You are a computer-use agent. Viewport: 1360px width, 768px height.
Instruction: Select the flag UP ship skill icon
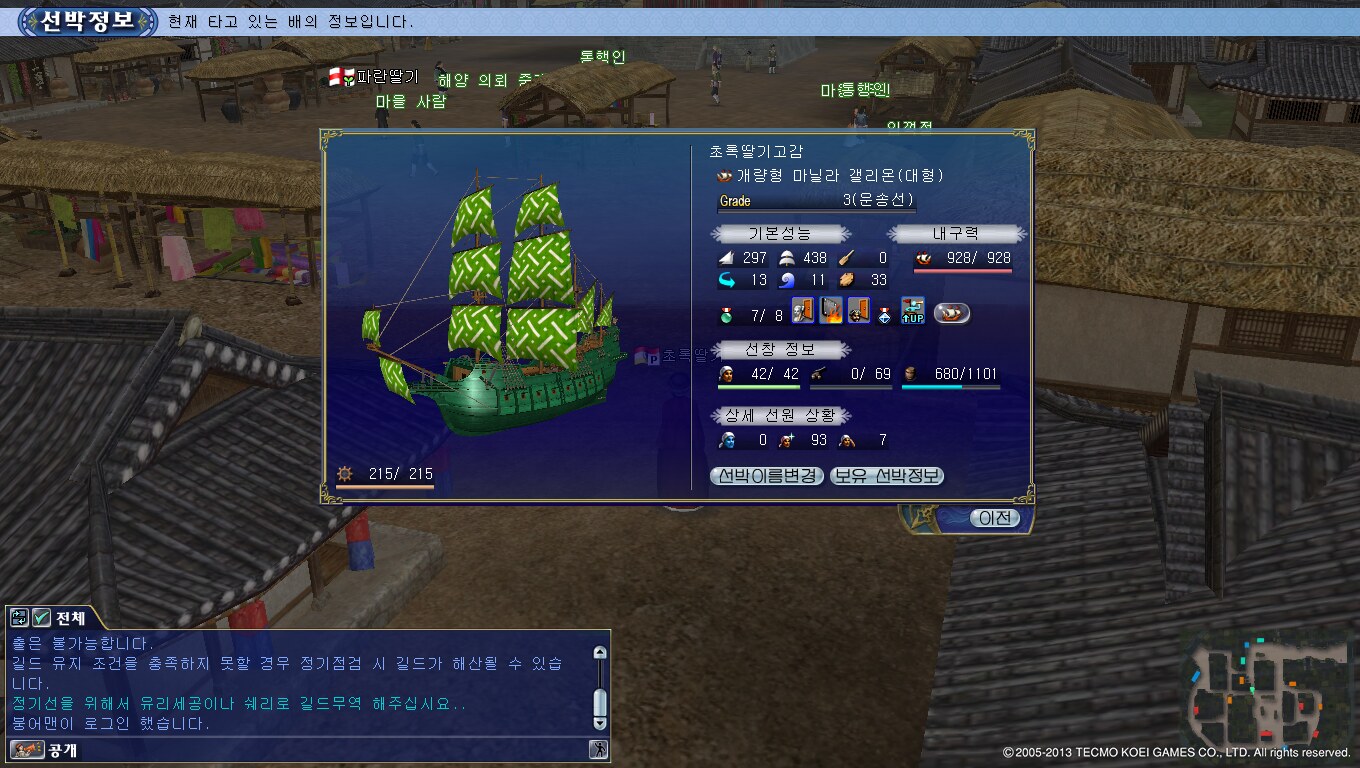(x=912, y=312)
